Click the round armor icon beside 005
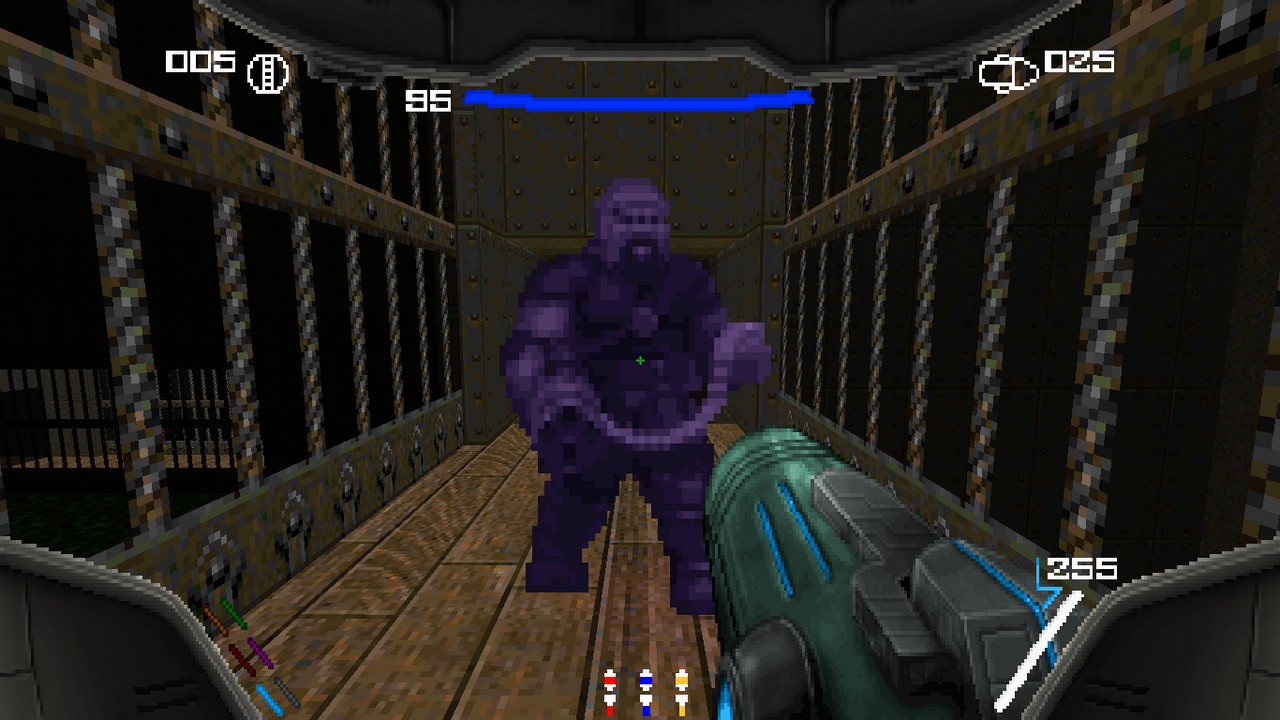 click(268, 73)
